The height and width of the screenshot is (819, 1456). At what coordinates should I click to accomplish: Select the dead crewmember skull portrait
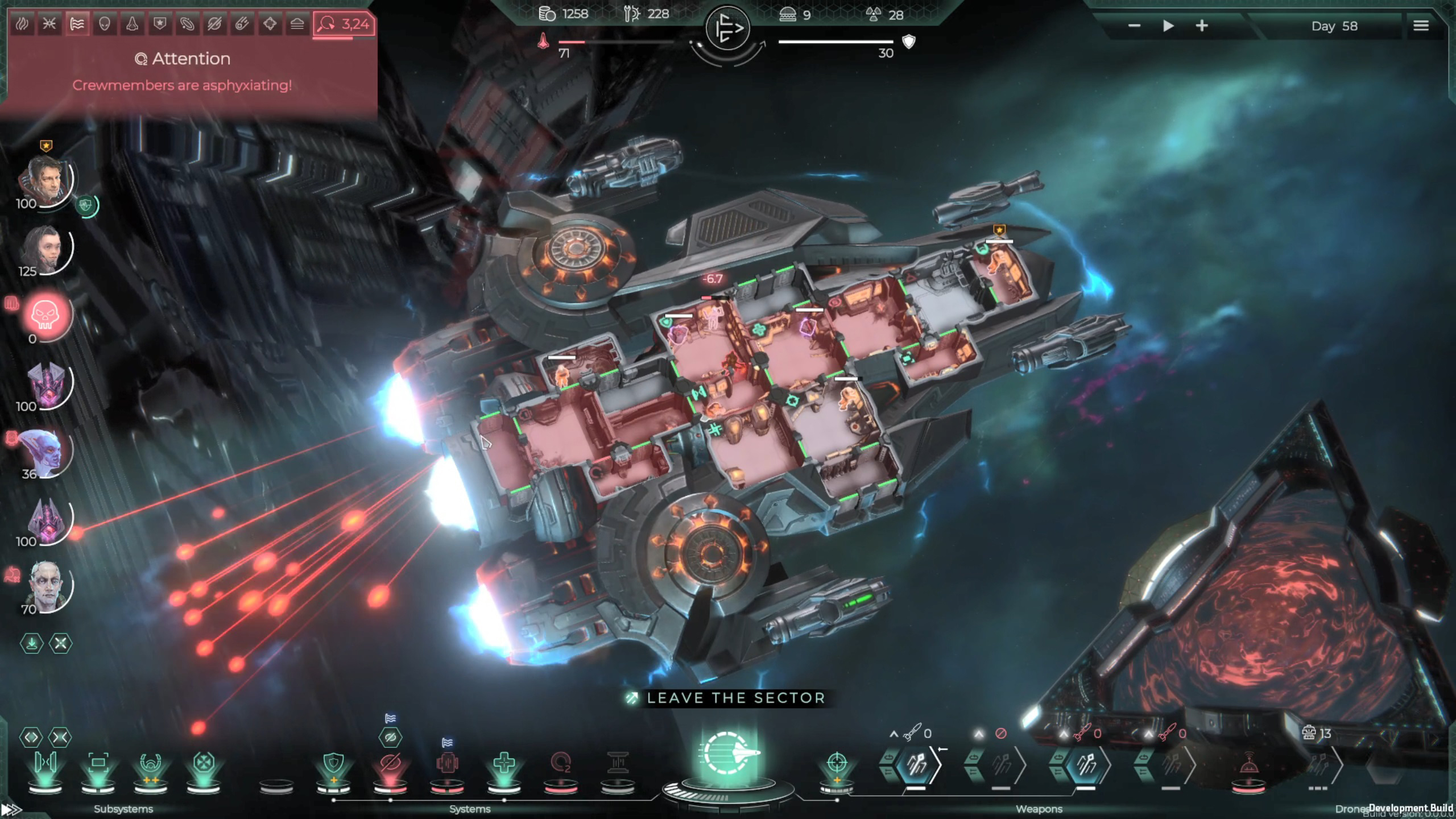pyautogui.click(x=45, y=315)
